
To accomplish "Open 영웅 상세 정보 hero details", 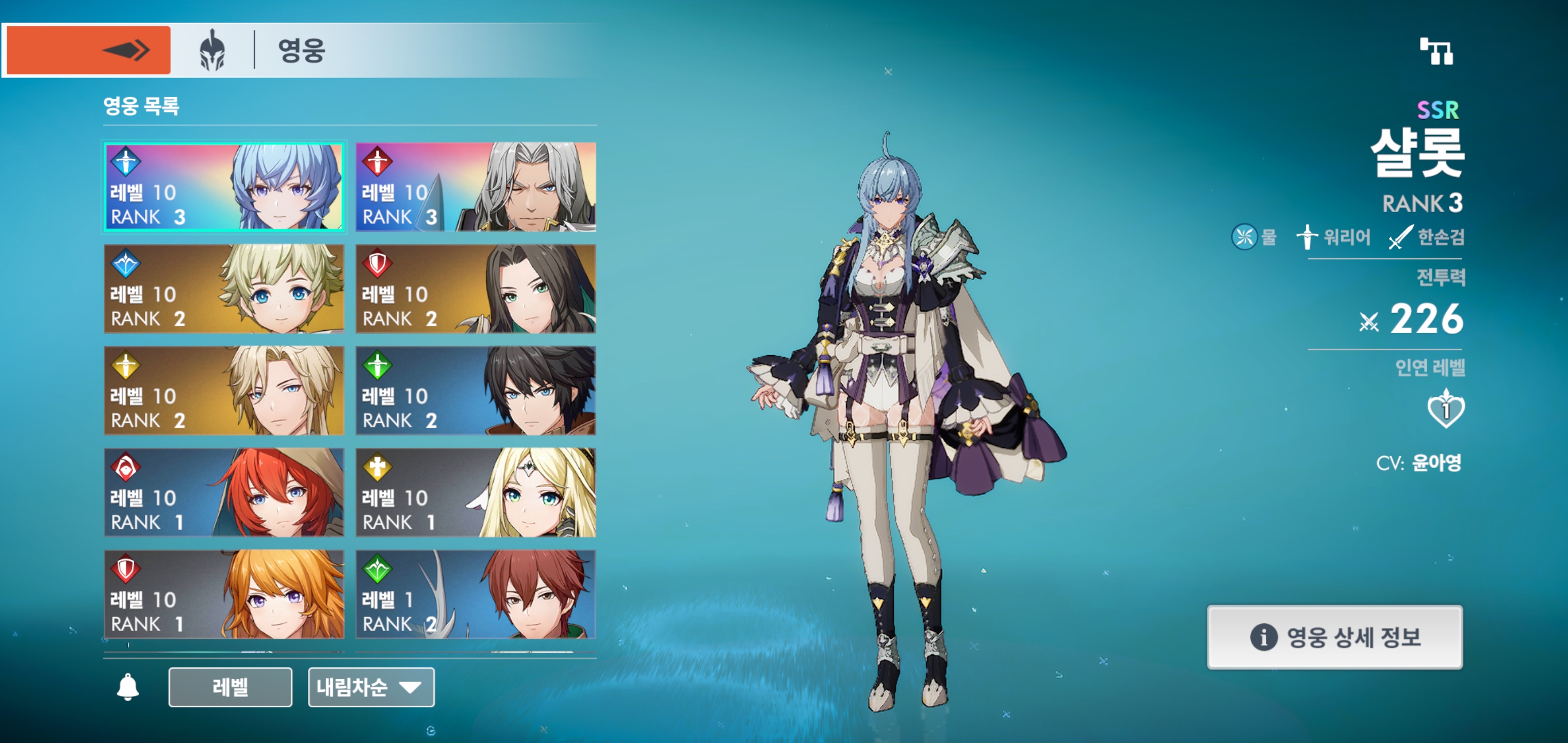I will pos(1334,637).
